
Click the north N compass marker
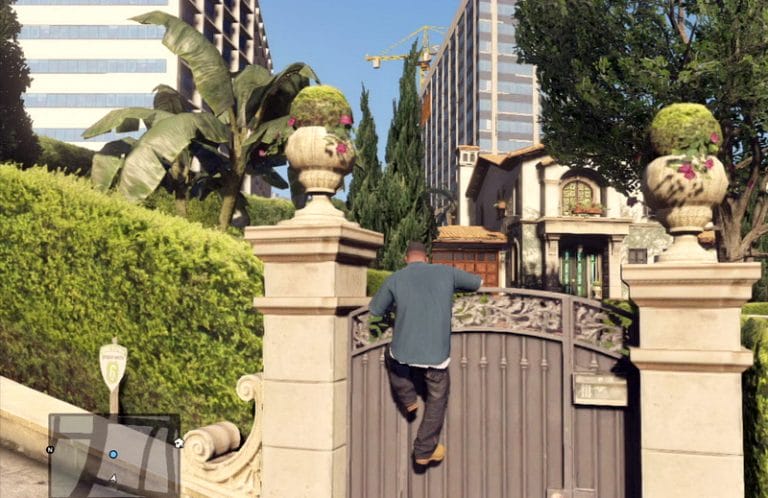[x=50, y=450]
